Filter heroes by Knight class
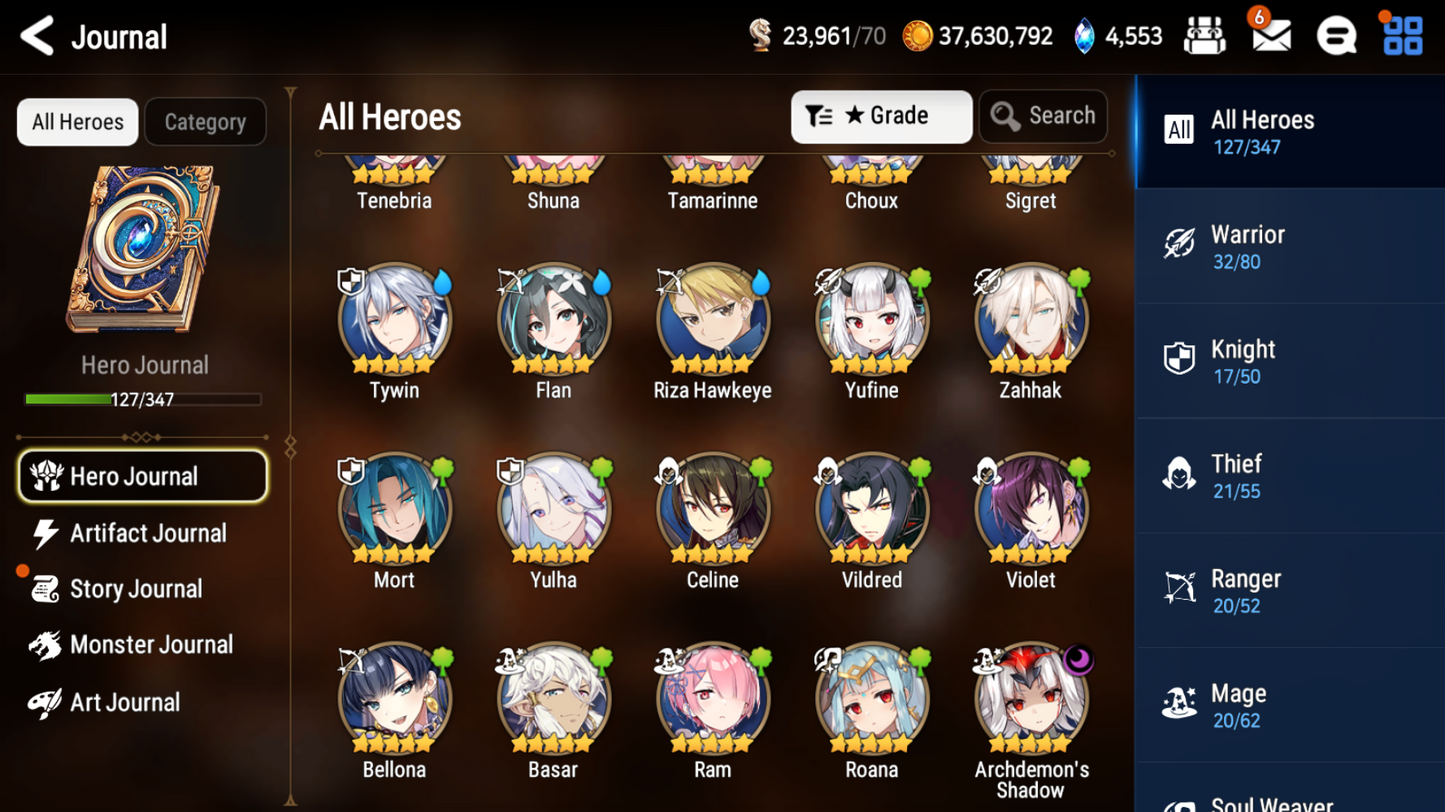The width and height of the screenshot is (1445, 812). (1289, 362)
